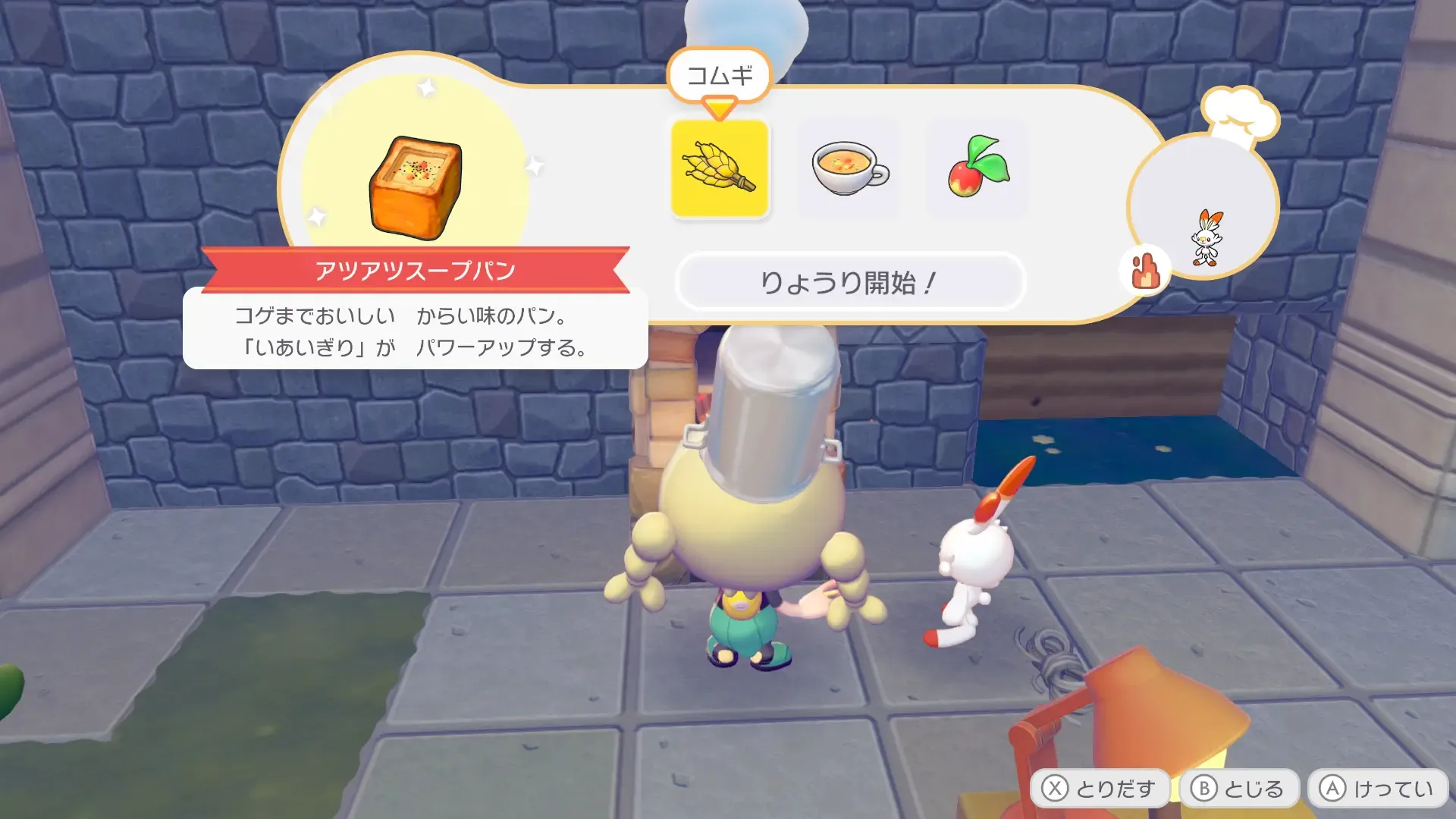Select the コムギ name label
Viewport: 1456px width, 819px height.
tap(720, 74)
